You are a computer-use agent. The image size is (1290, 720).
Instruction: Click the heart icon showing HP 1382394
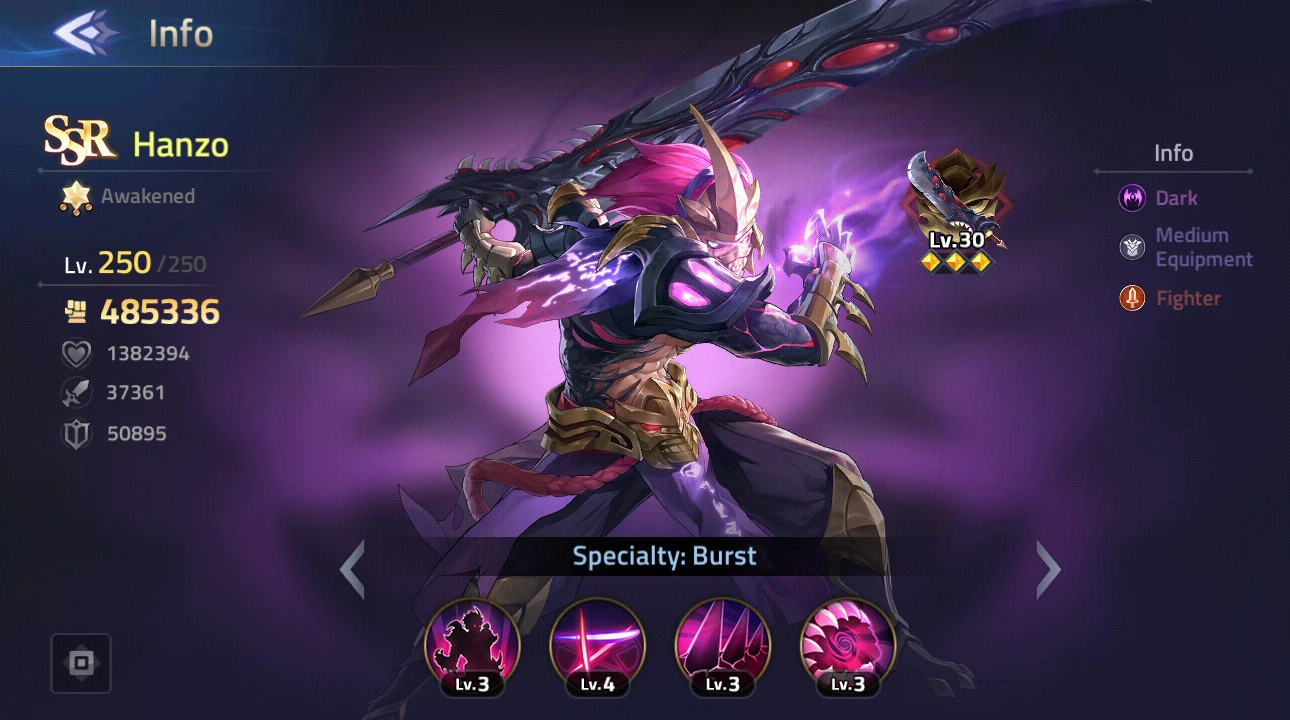tap(76, 353)
